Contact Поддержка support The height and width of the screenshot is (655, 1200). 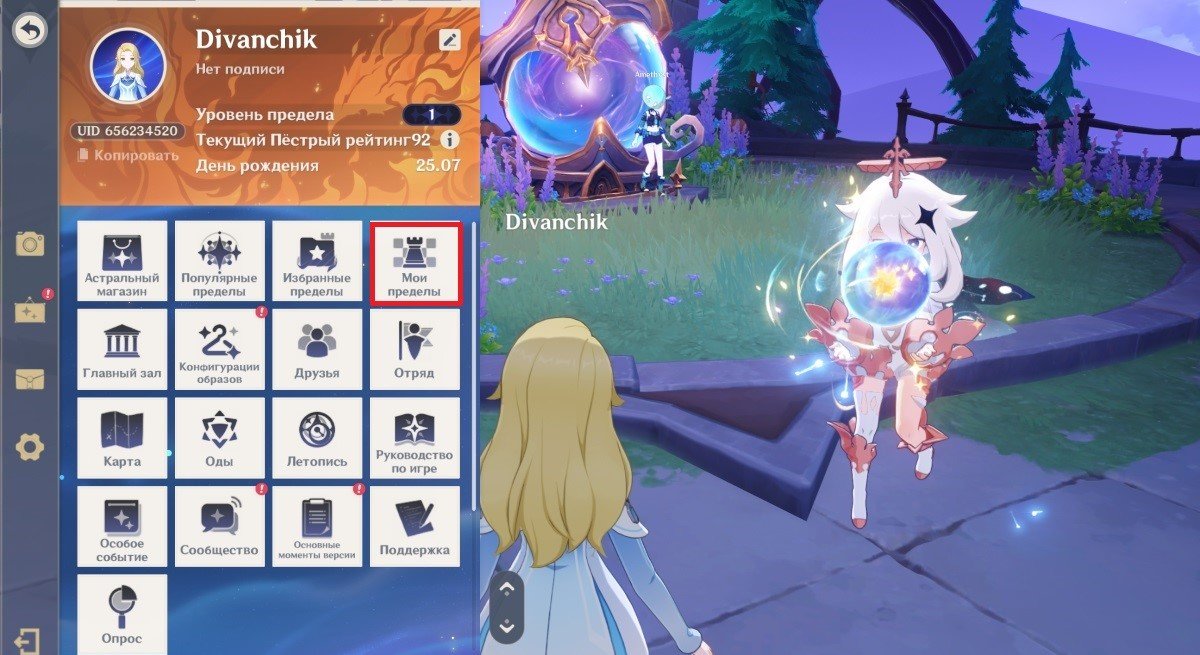click(415, 526)
